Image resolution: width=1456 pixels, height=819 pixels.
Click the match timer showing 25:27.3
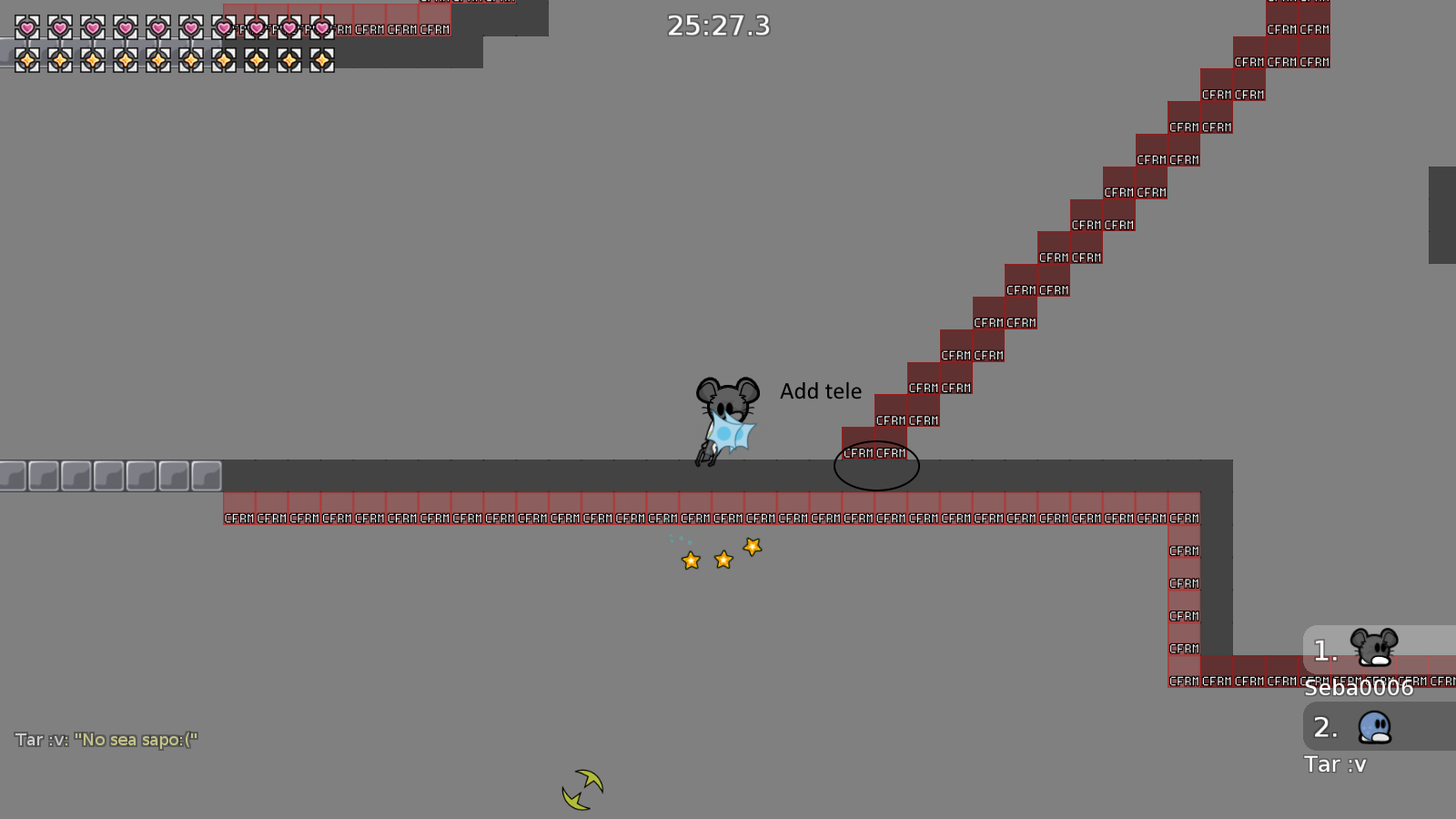coord(718,26)
